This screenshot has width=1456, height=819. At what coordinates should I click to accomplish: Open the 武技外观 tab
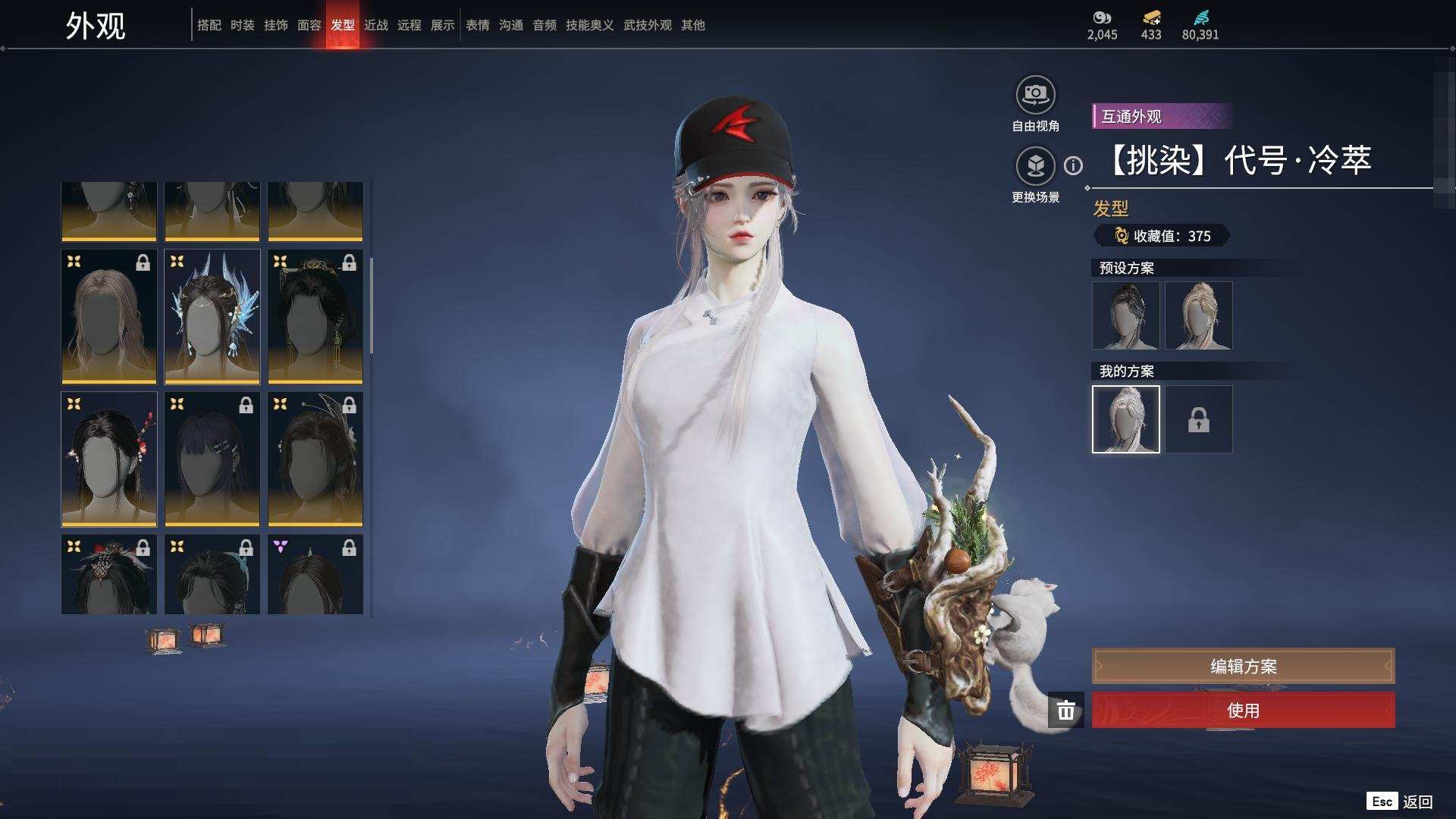(x=648, y=25)
